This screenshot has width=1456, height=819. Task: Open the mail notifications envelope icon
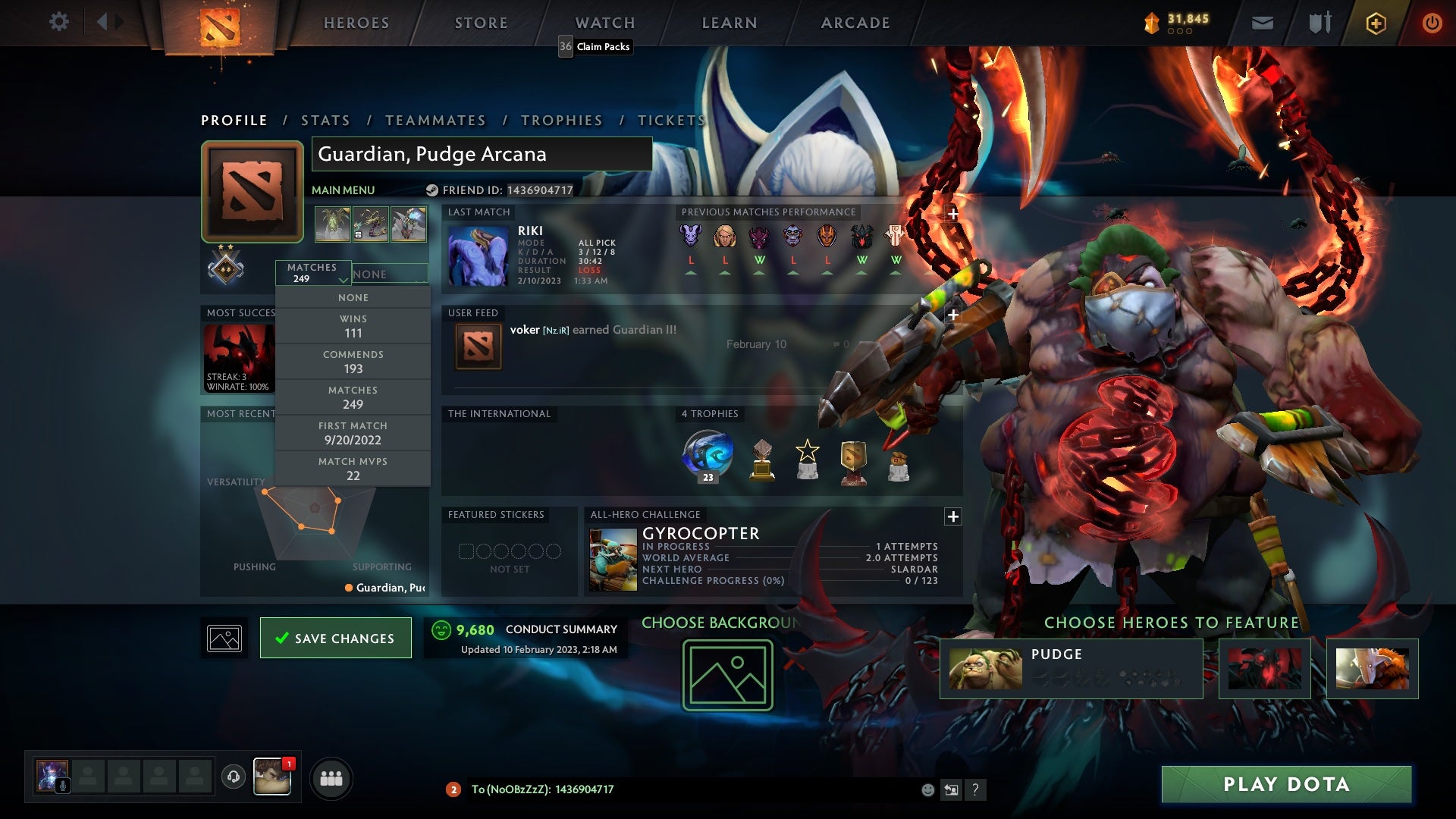pos(1262,23)
